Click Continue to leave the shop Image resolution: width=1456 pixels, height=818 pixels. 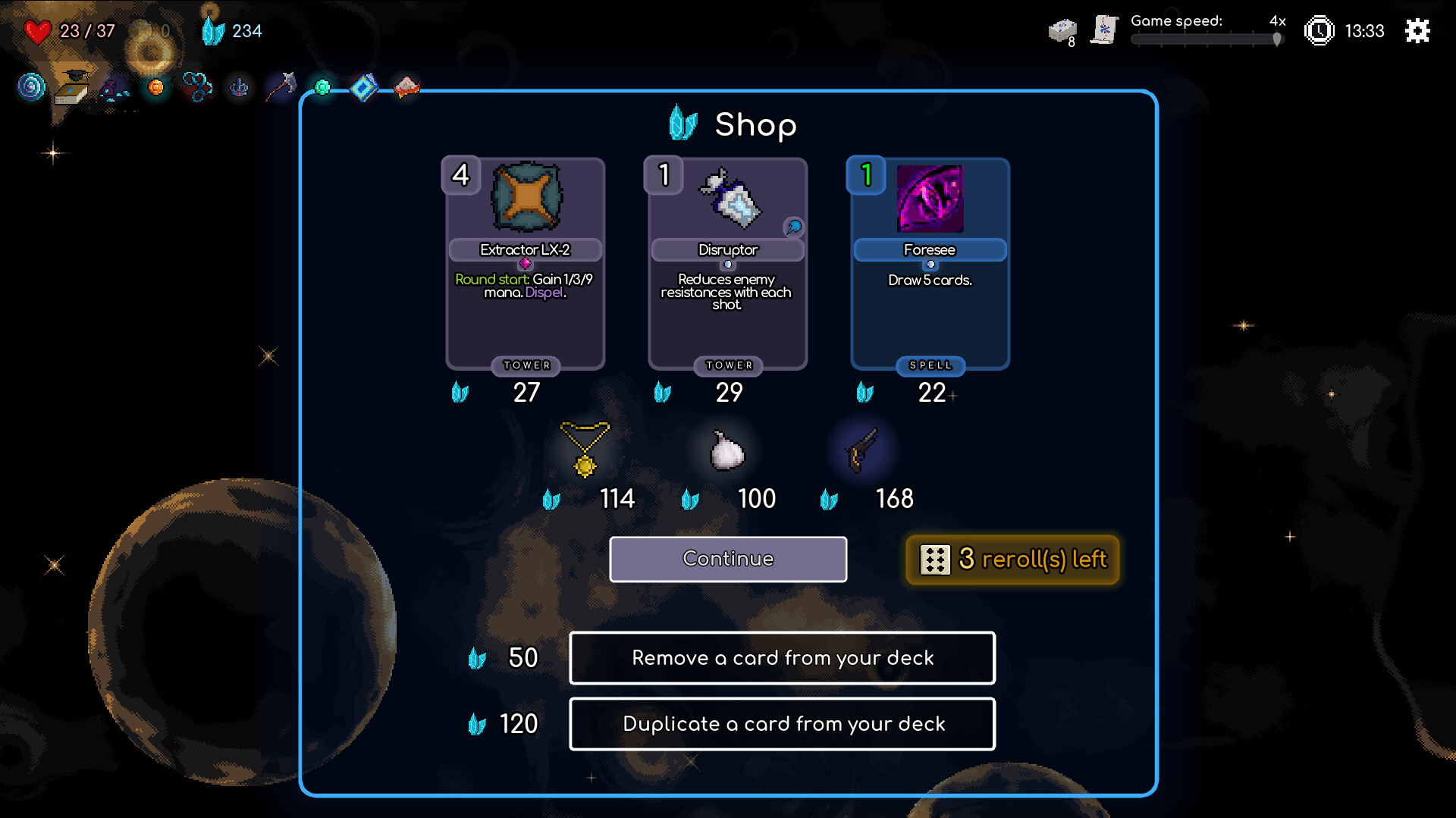[727, 559]
